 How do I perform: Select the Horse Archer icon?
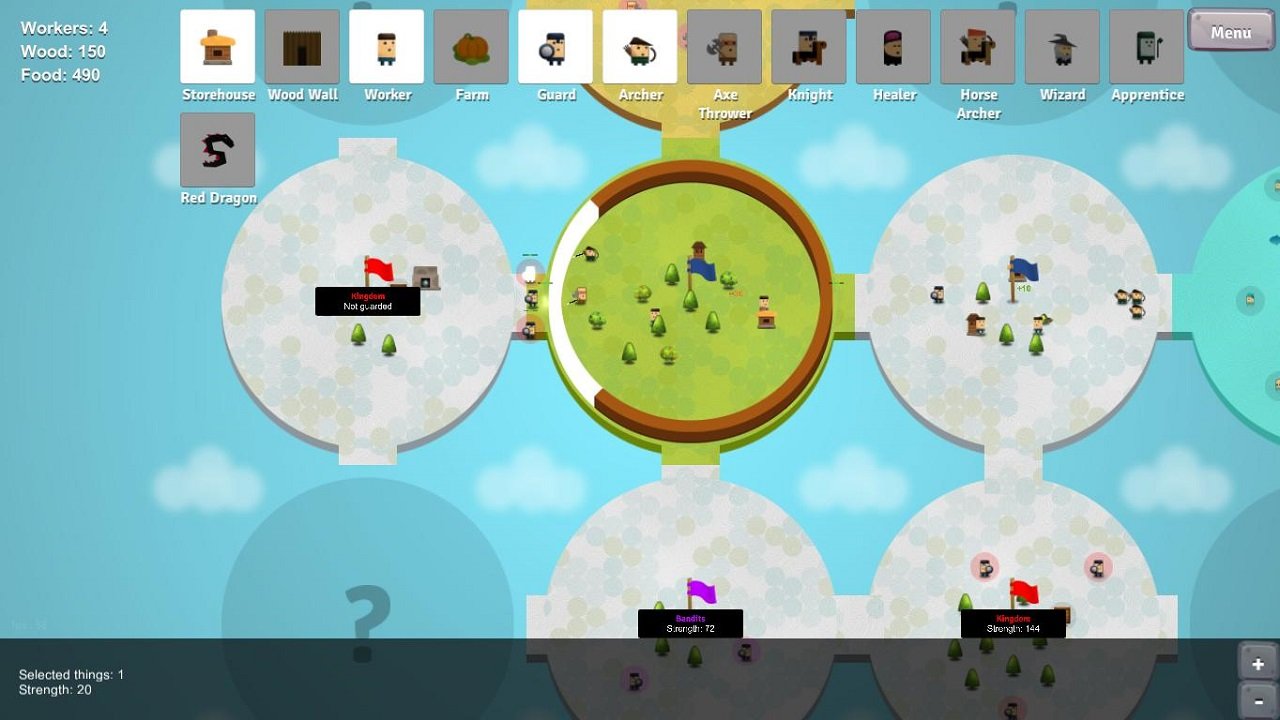978,47
